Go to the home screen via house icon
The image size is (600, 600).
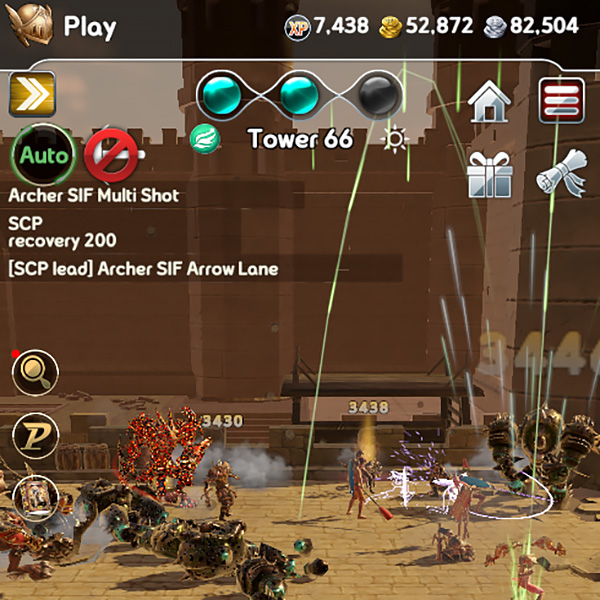tap(490, 100)
